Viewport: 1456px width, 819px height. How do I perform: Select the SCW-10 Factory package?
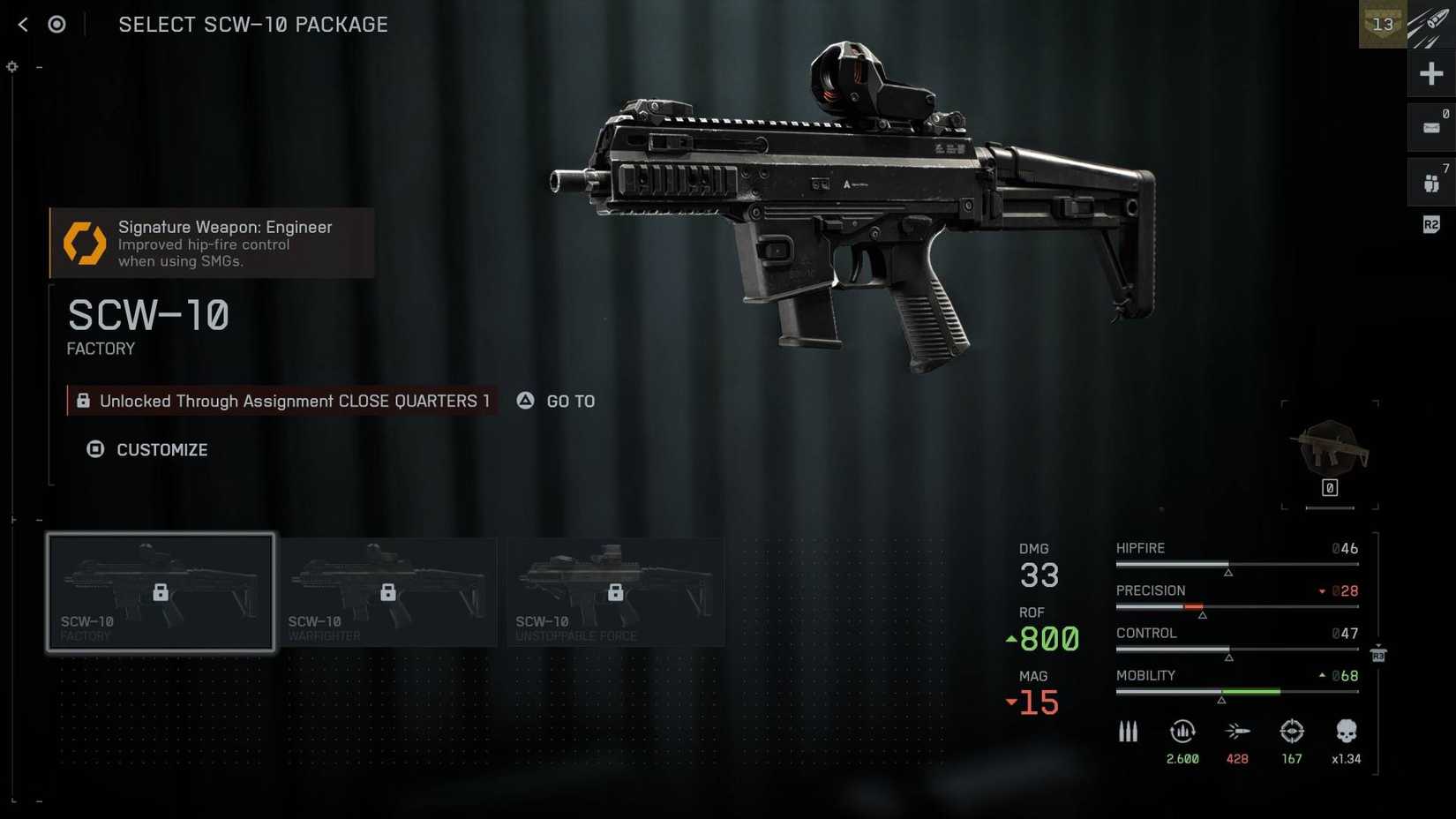pyautogui.click(x=161, y=592)
